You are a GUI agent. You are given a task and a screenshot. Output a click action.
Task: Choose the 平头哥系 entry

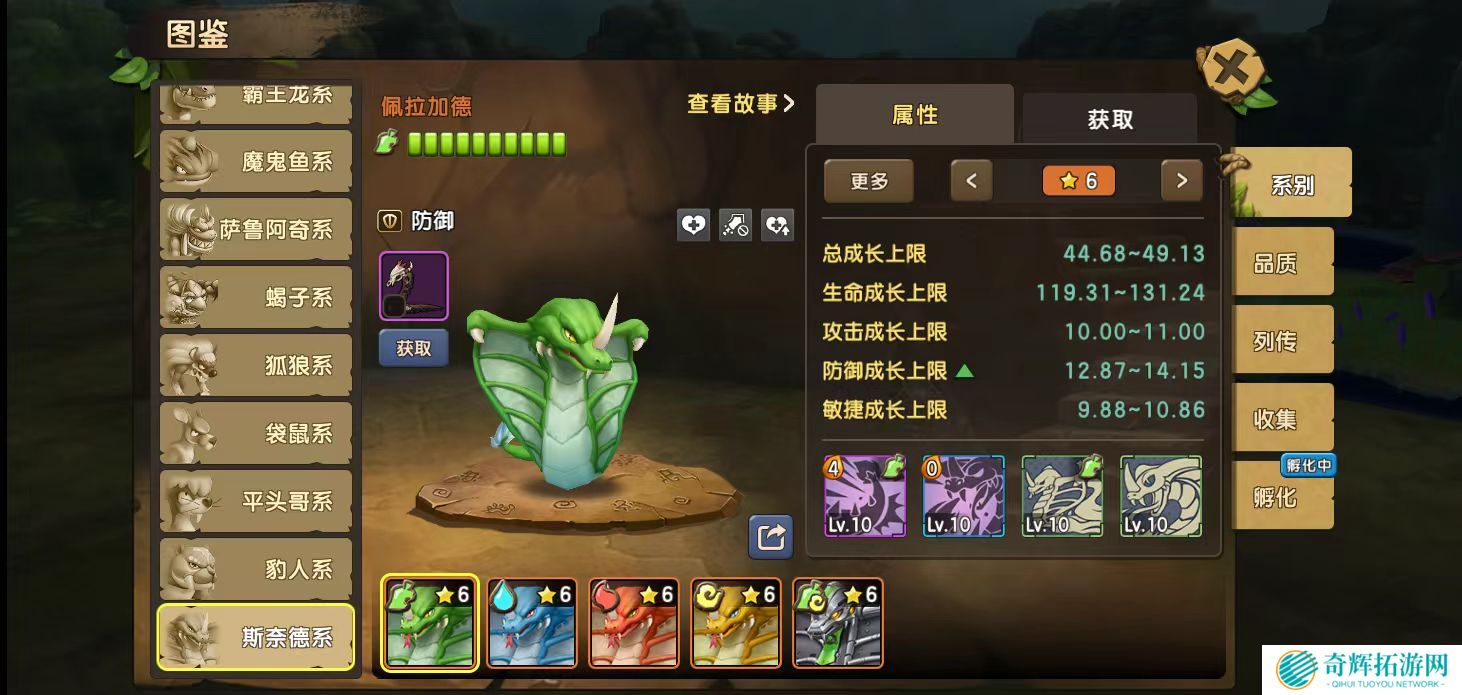point(256,501)
